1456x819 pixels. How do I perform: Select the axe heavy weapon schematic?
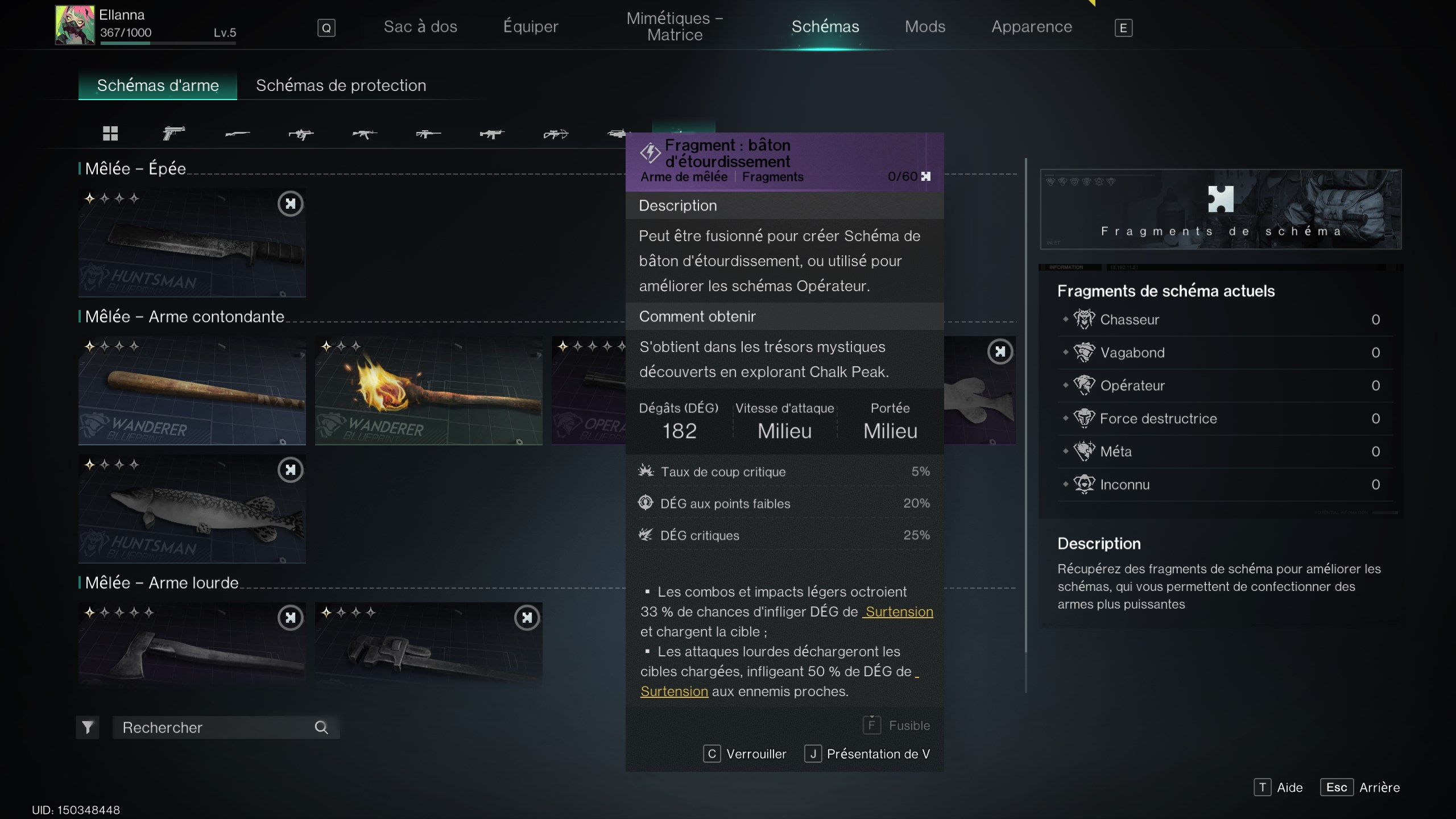click(x=192, y=643)
